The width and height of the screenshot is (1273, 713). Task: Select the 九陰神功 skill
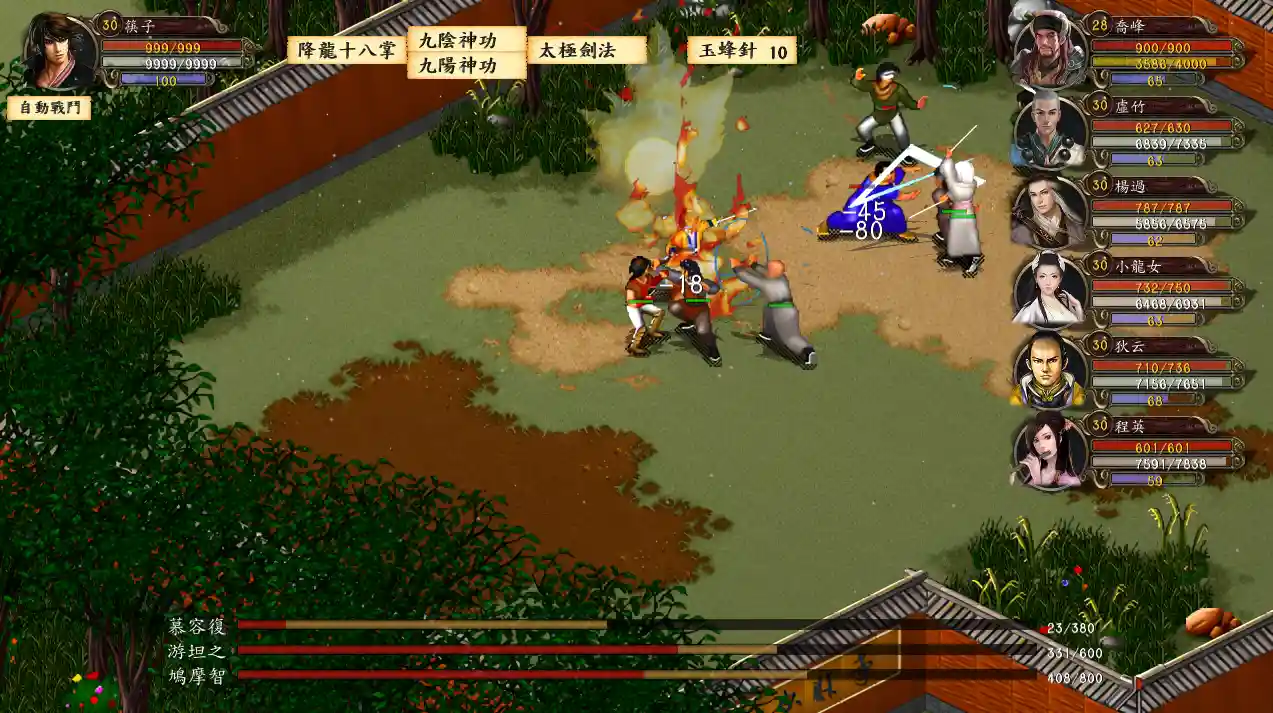point(466,40)
